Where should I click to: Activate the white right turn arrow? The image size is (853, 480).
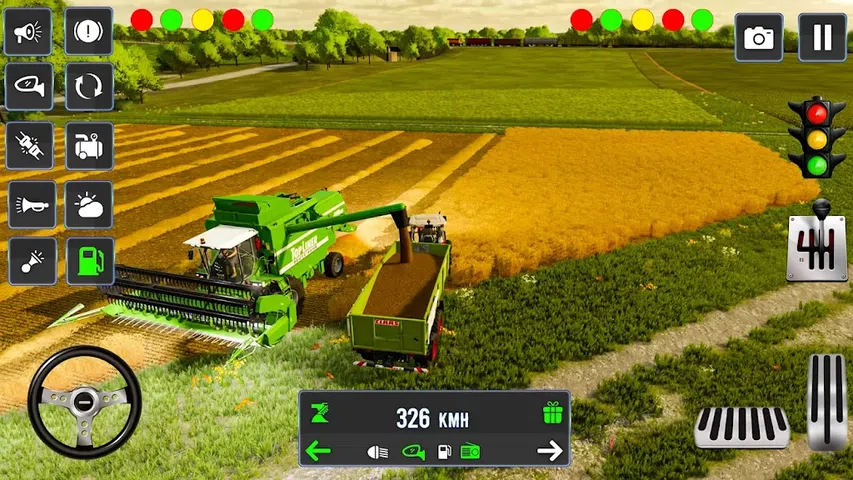(x=550, y=451)
